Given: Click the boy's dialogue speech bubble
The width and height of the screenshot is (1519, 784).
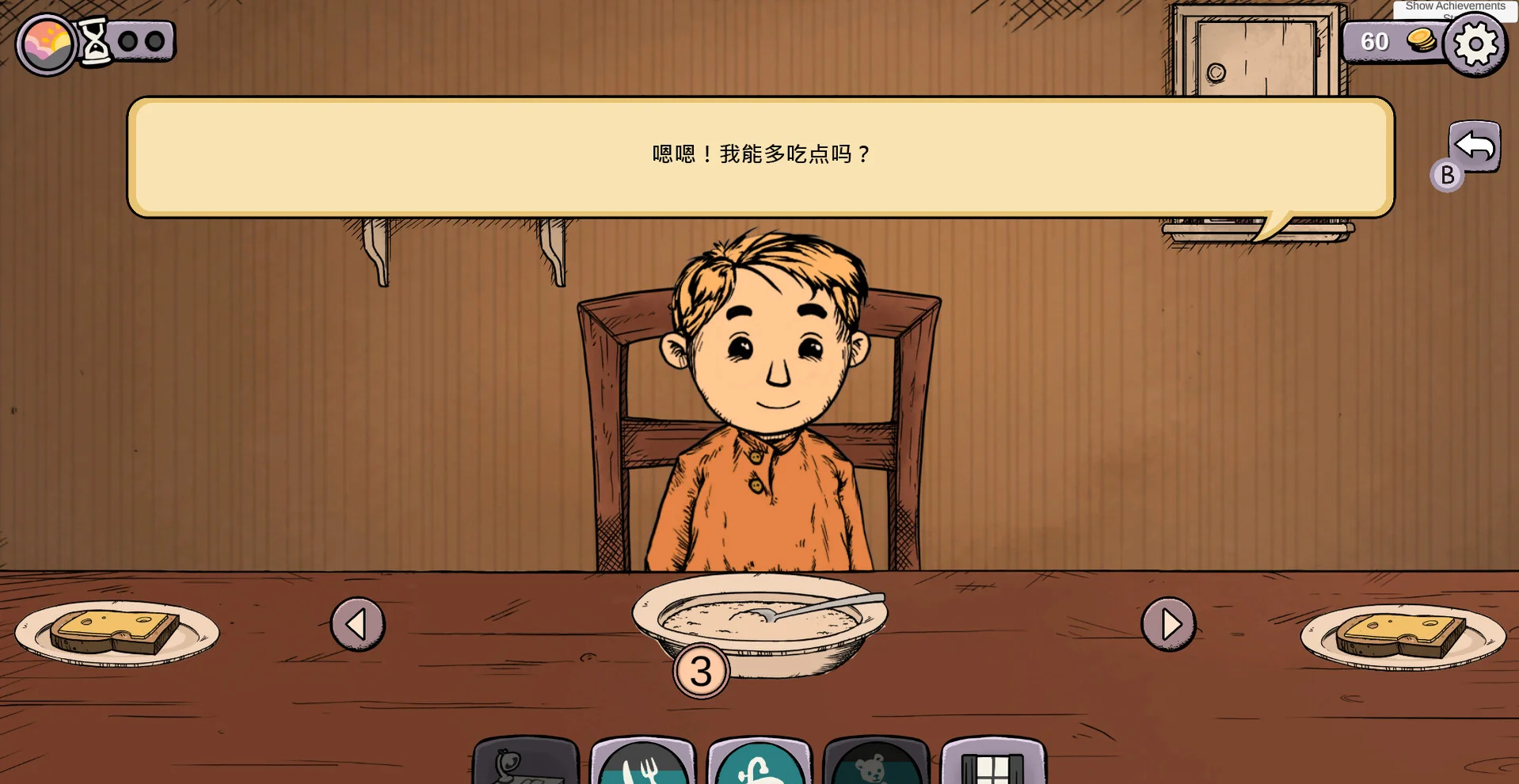Looking at the screenshot, I should point(759,155).
